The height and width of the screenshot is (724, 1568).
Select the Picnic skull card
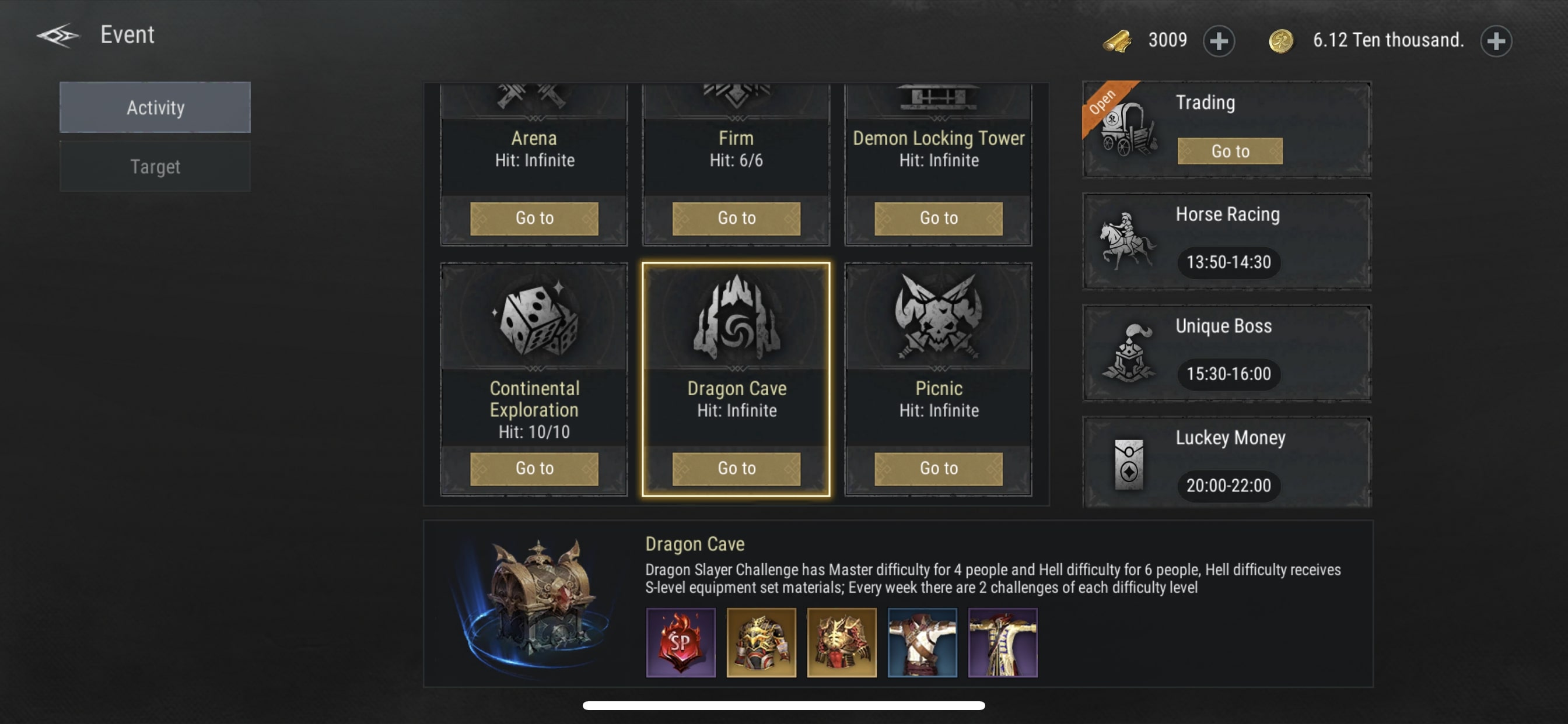938,317
